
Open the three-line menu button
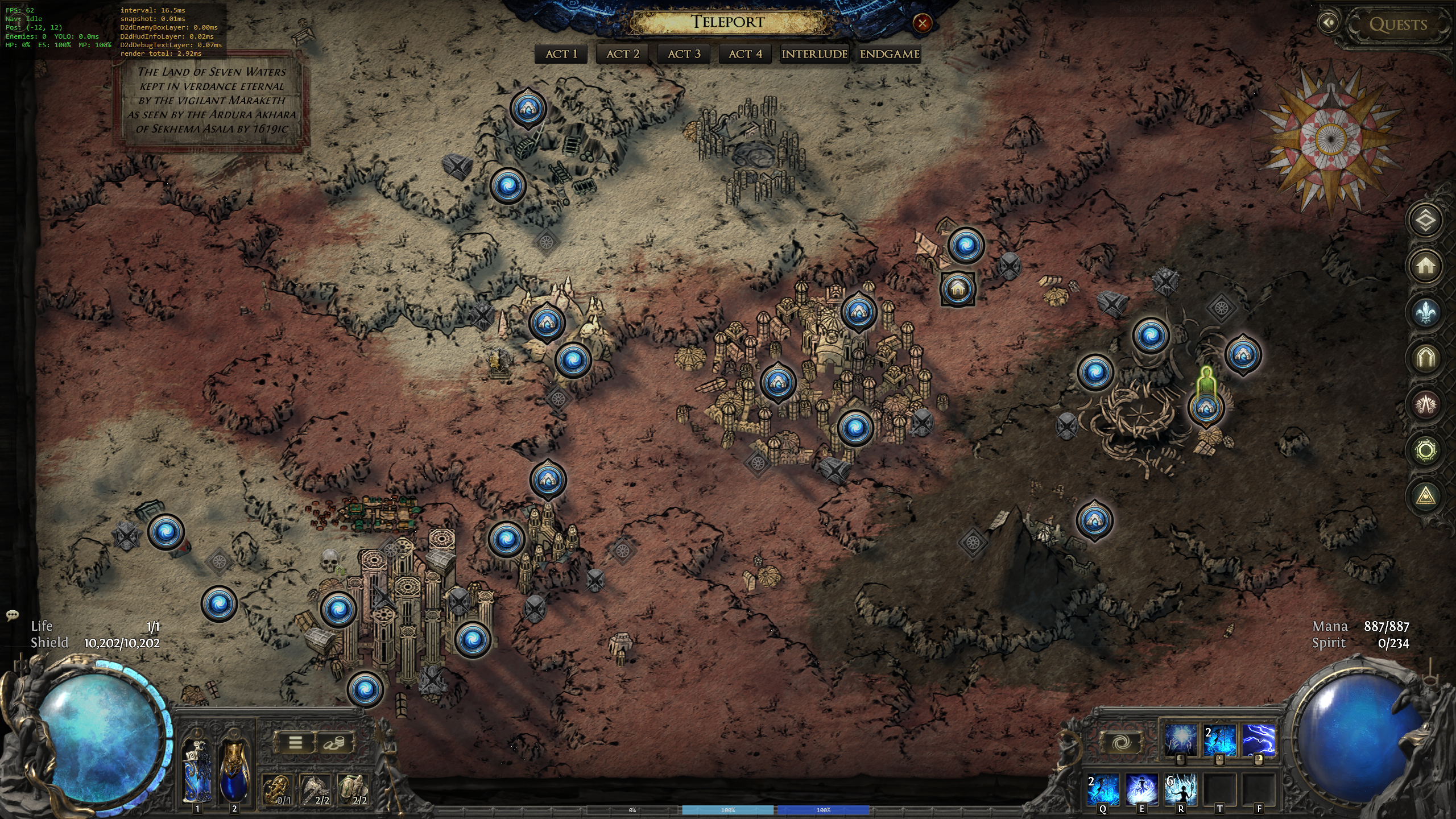pos(295,742)
